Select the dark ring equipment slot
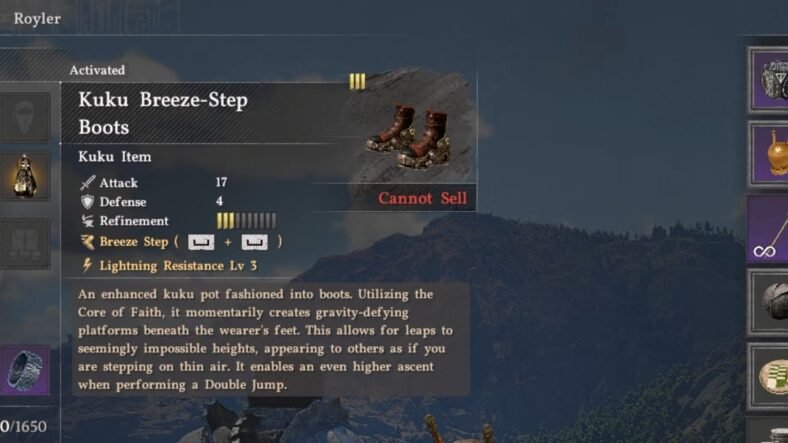Viewport: 788px width, 443px height. (24, 370)
